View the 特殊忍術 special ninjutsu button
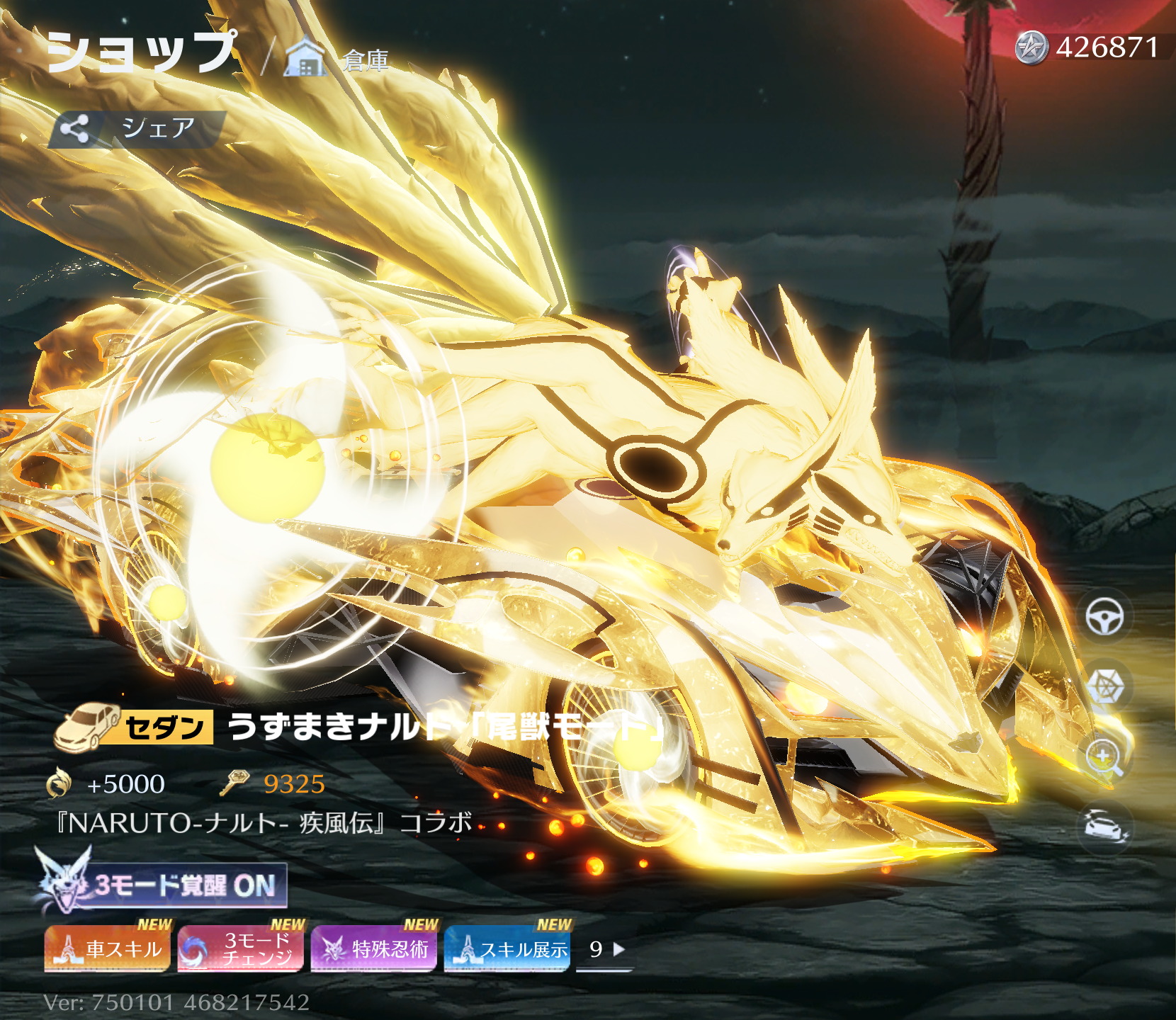Screen dimensions: 1176x1020 [x=374, y=948]
